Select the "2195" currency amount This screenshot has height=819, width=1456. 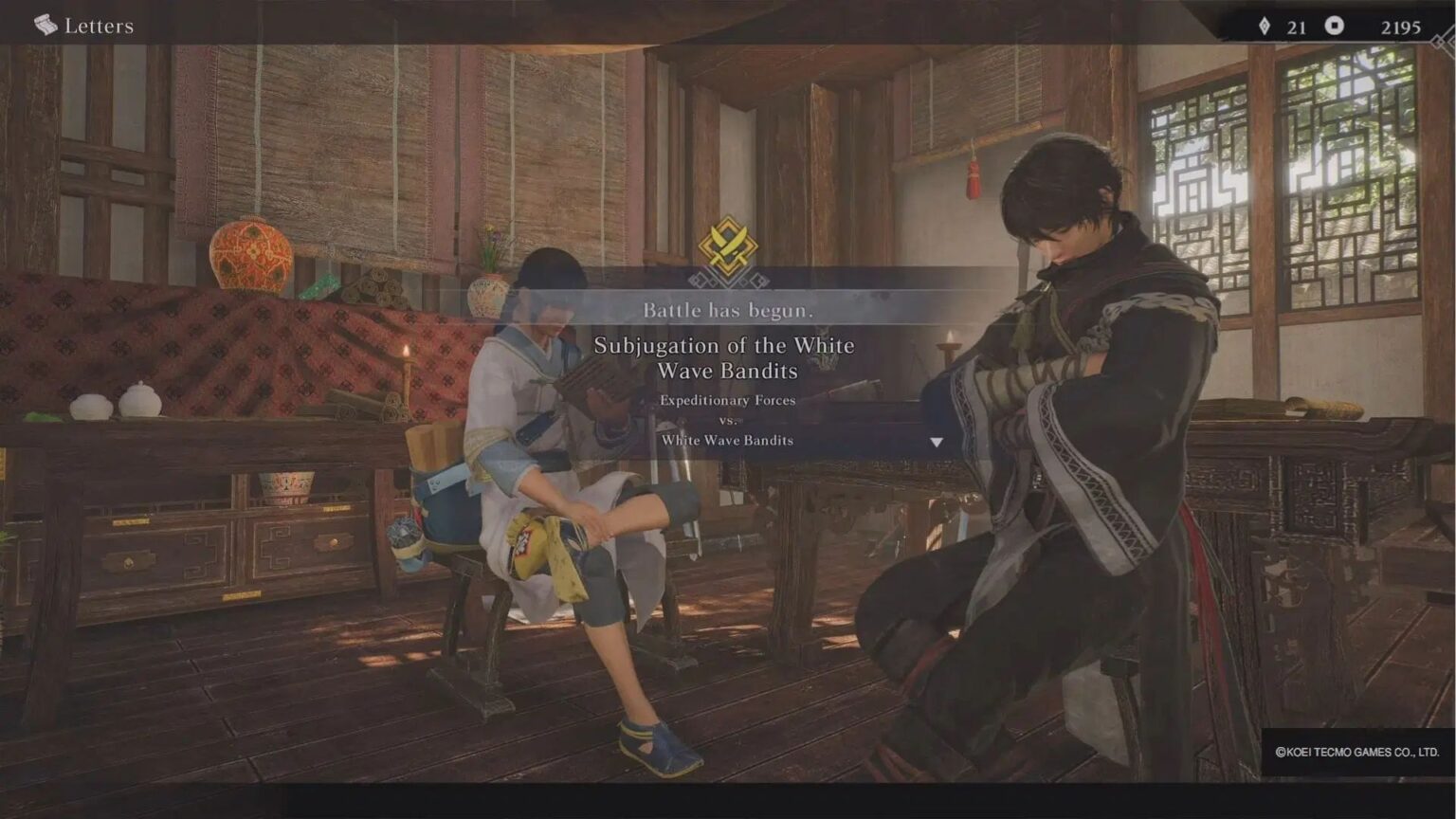pyautogui.click(x=1400, y=27)
